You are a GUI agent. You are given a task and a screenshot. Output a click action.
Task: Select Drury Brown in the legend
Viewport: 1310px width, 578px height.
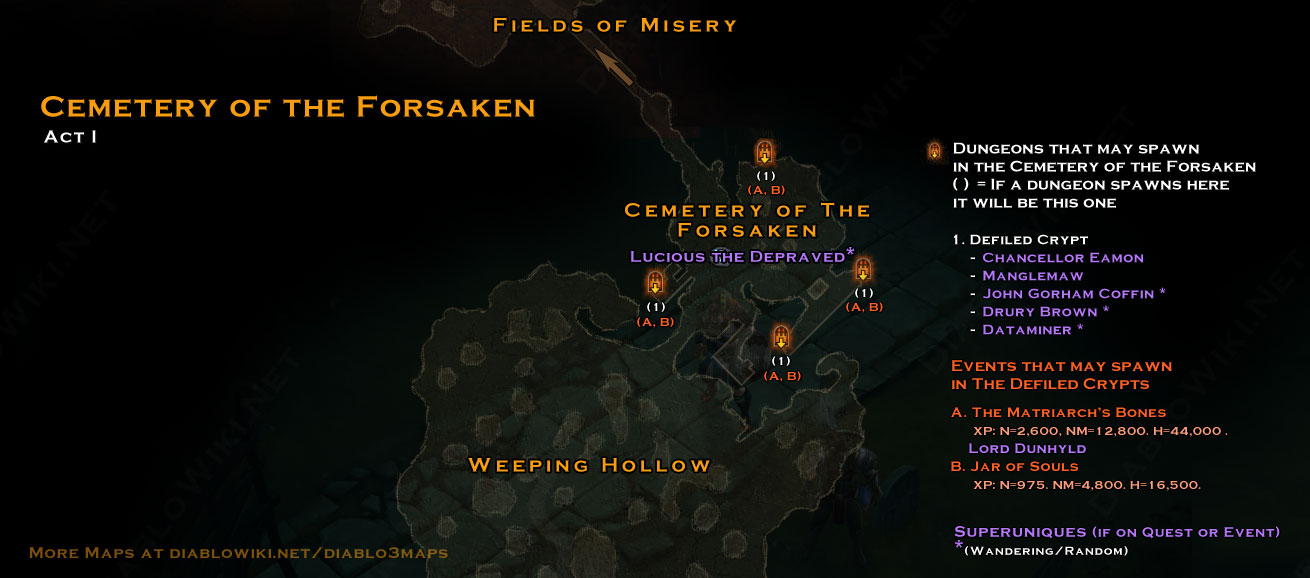click(1040, 312)
